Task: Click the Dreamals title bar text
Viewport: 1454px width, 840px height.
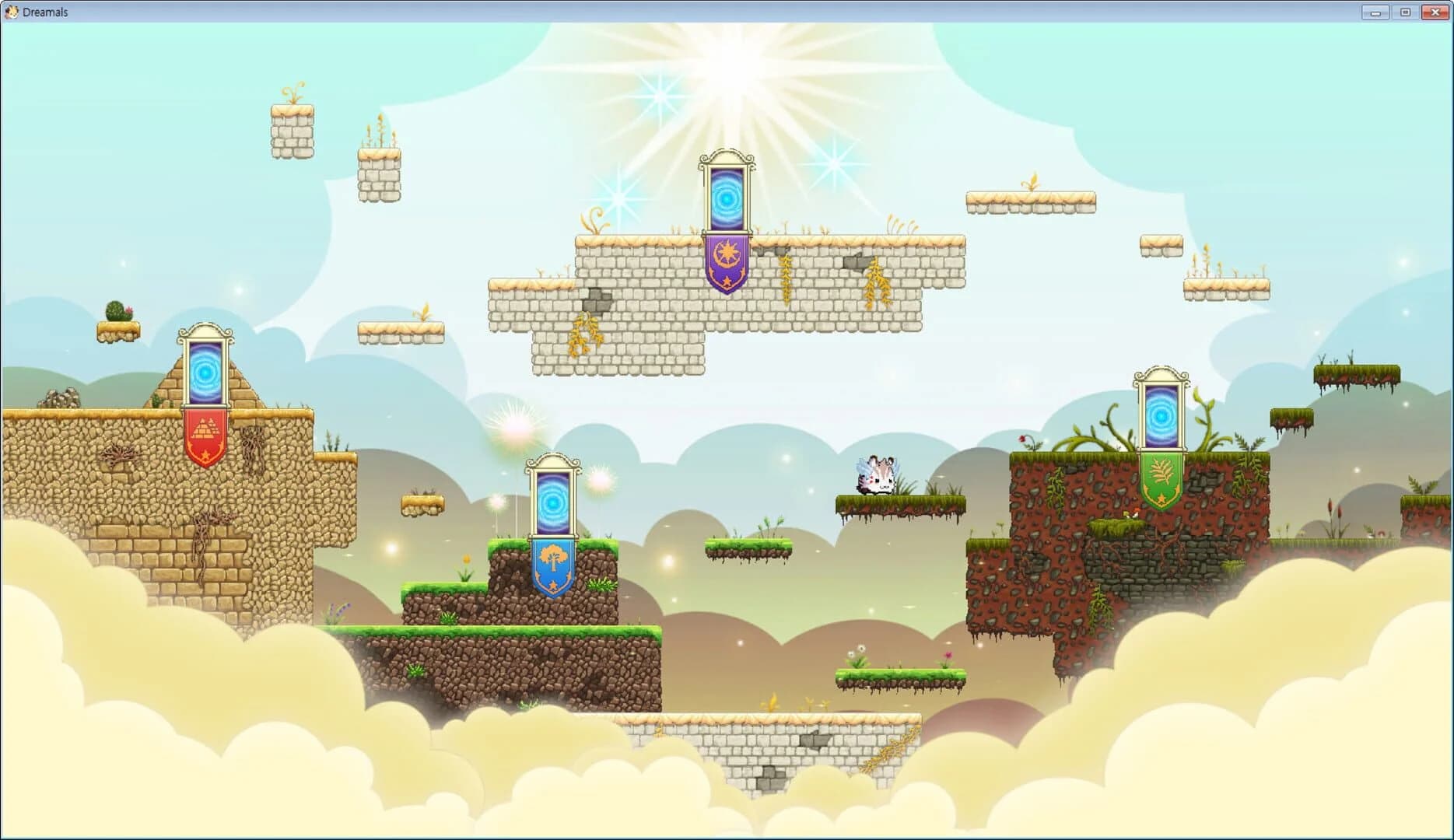Action: click(x=45, y=12)
